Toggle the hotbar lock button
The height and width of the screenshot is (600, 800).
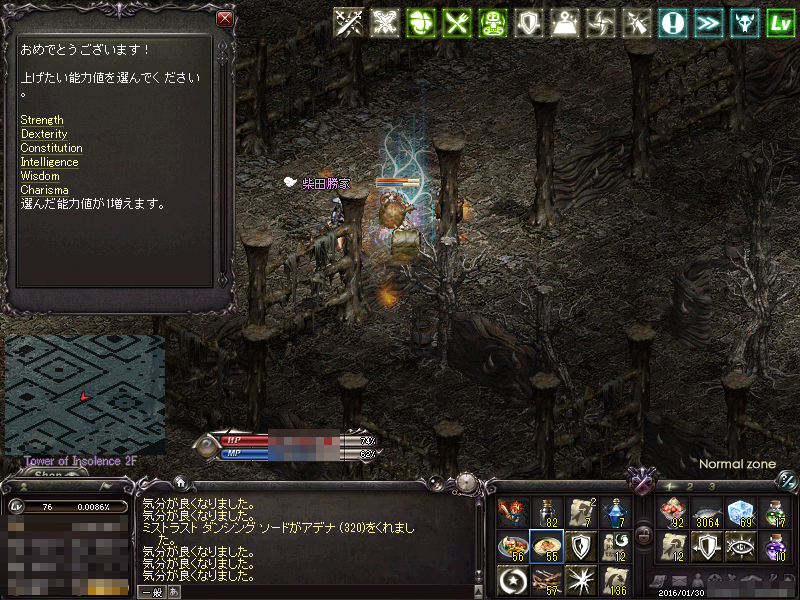pos(645,536)
